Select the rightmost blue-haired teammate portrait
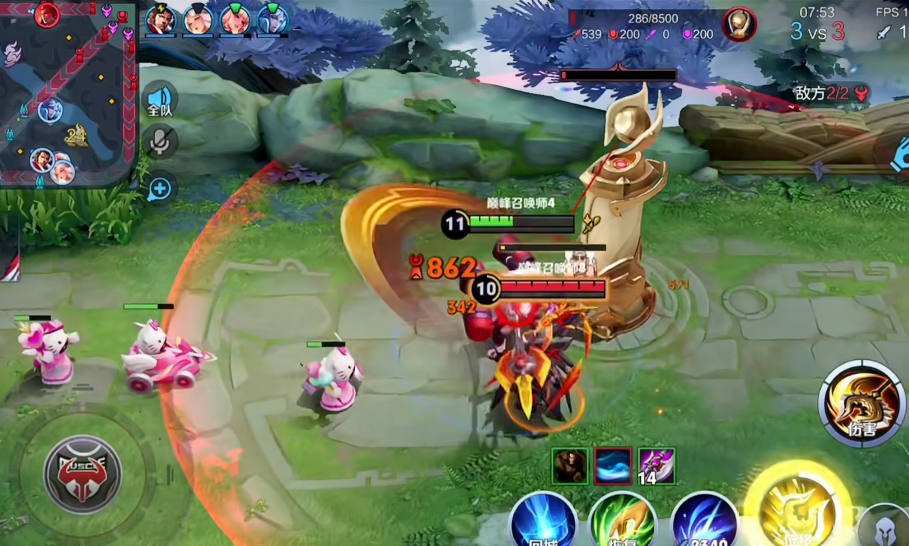 point(271,20)
